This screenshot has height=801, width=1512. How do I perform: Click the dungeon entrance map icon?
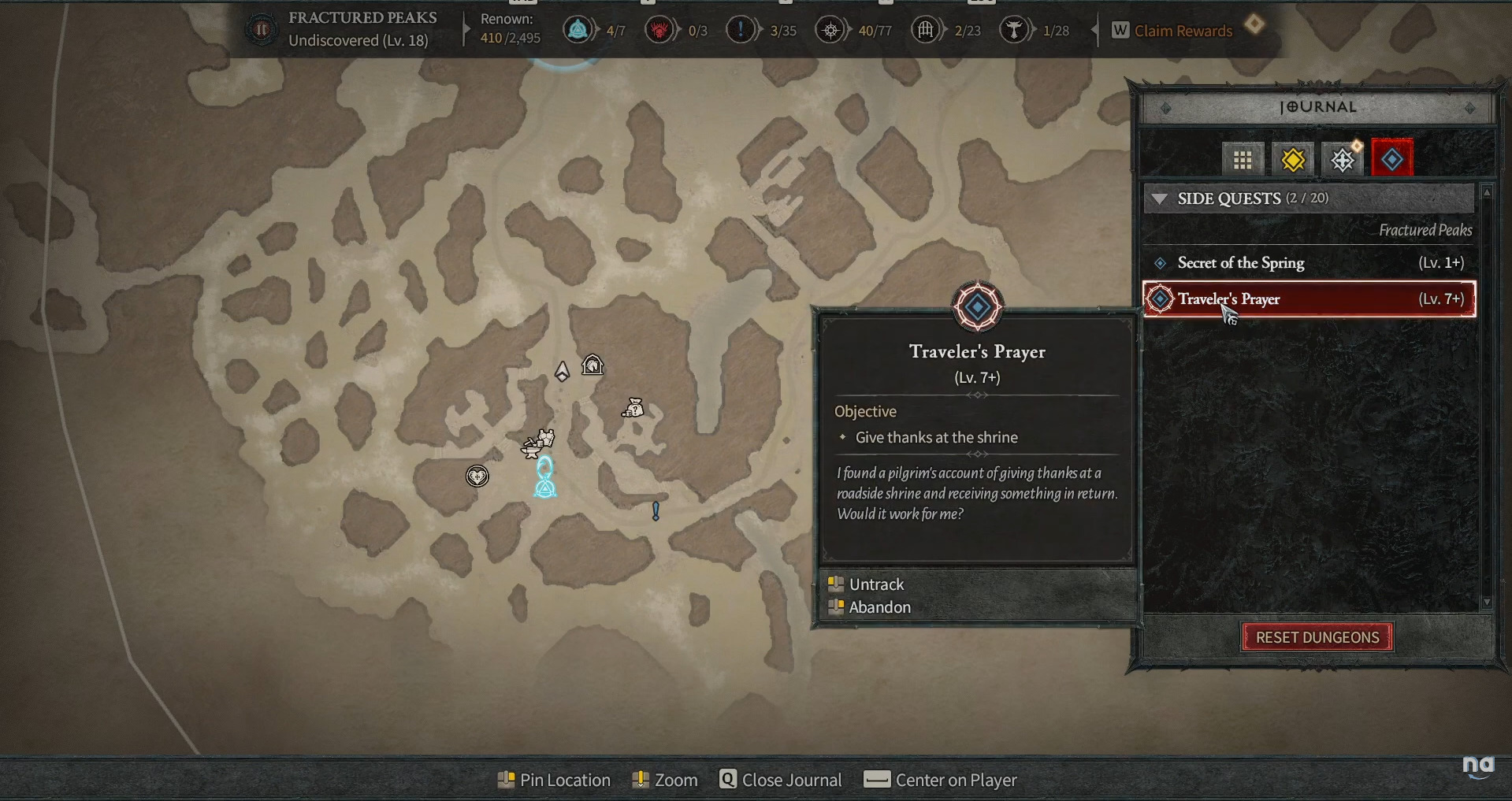593,365
